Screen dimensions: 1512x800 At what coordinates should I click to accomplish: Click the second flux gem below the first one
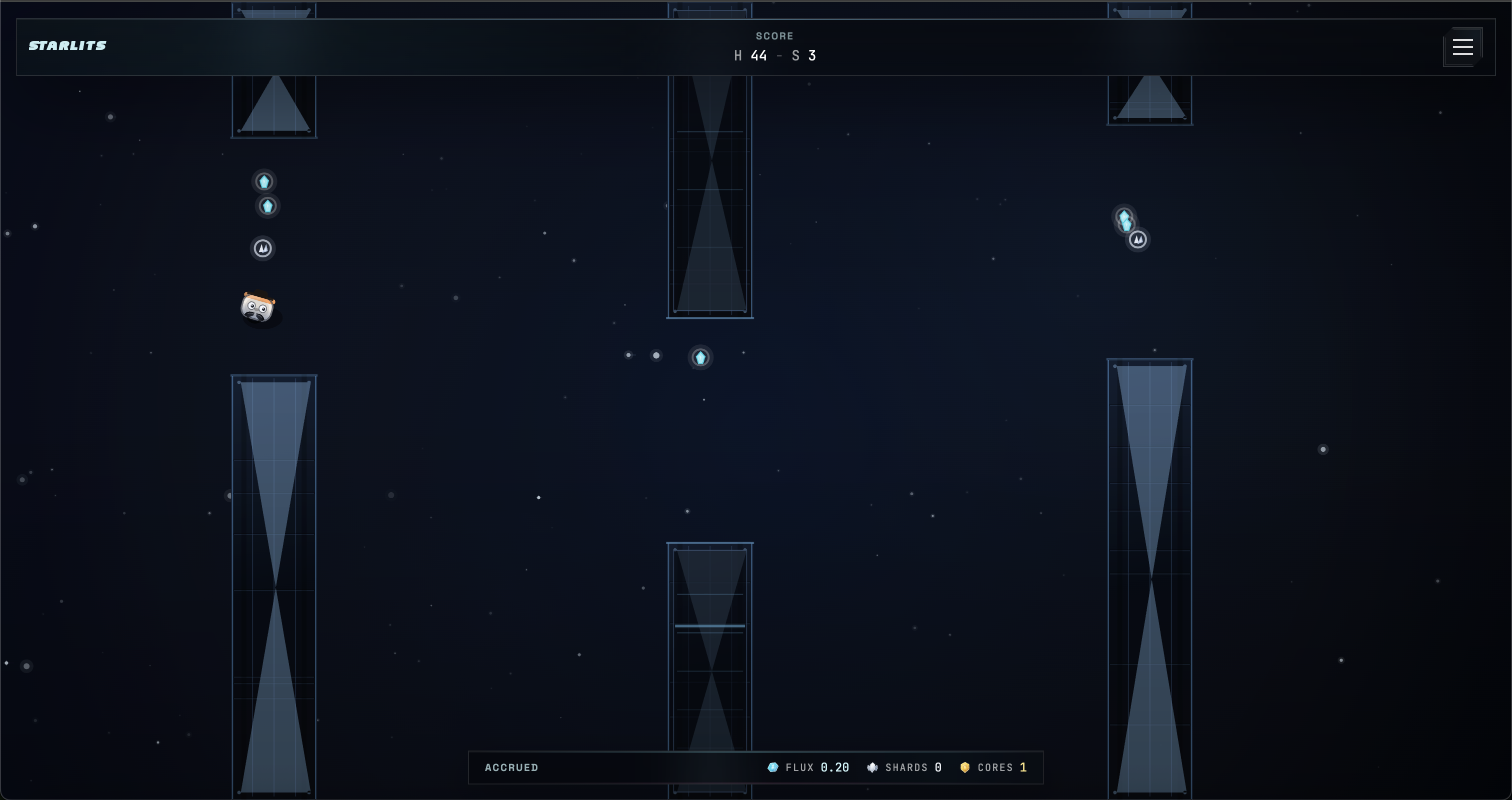point(267,206)
